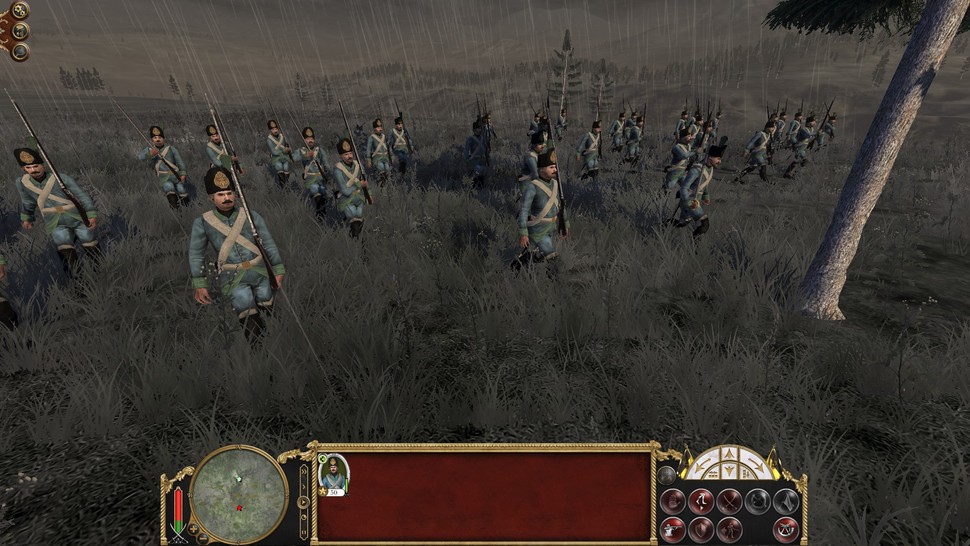This screenshot has height=546, width=970.
Task: Click the battlefield minimap
Action: 238,494
